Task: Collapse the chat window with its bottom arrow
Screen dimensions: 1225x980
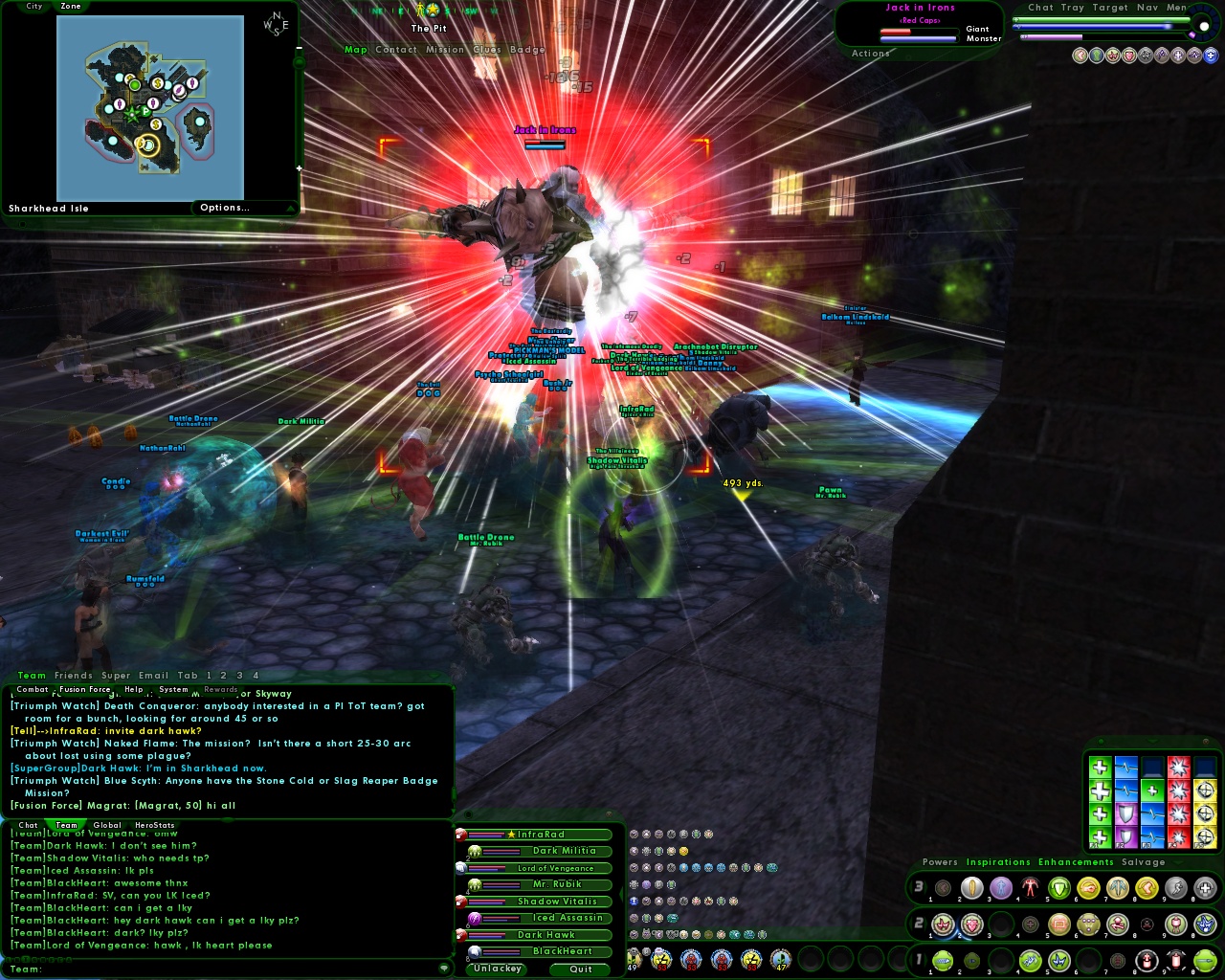Action: tap(443, 968)
